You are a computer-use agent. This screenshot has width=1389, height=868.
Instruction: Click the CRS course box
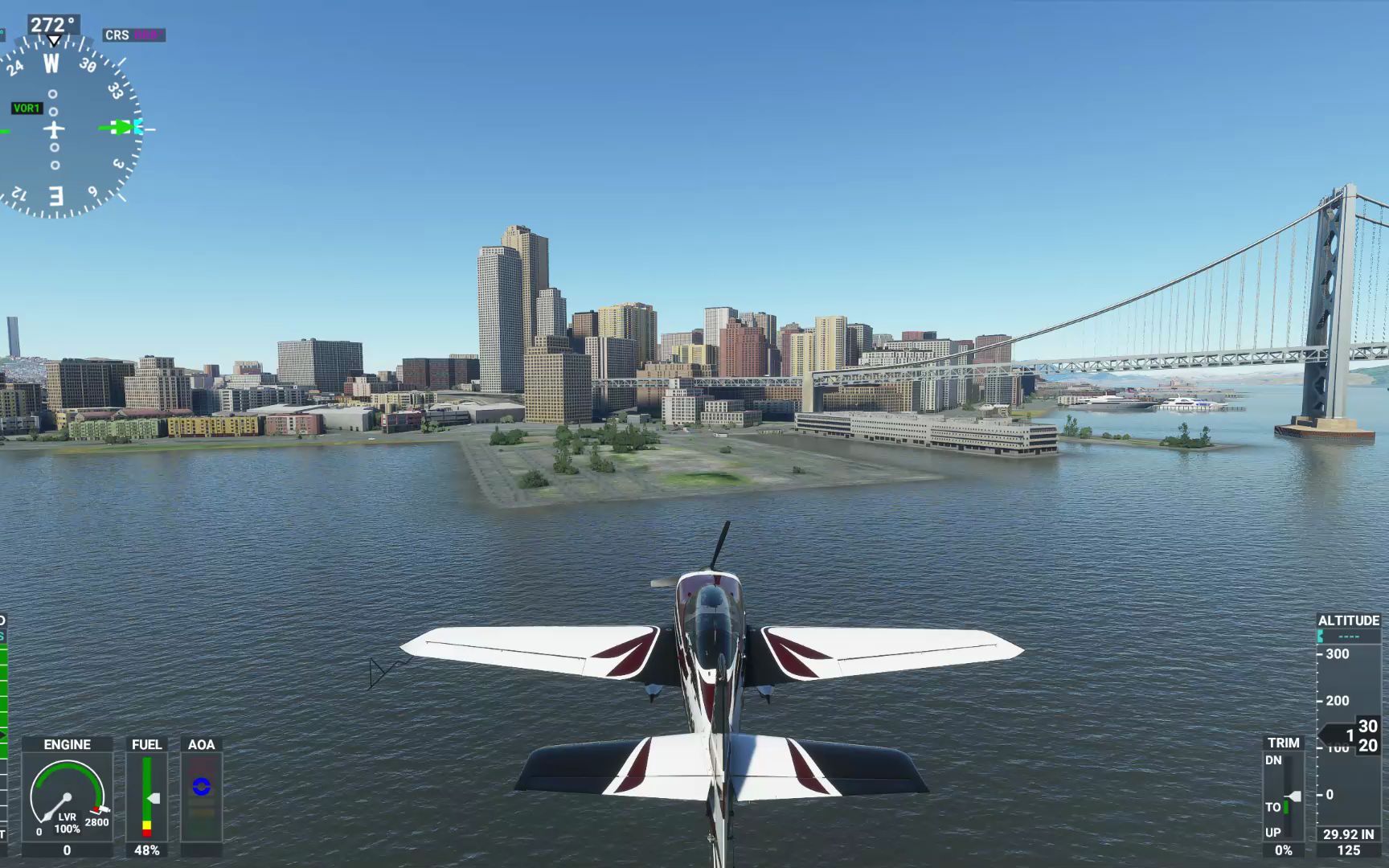click(133, 35)
